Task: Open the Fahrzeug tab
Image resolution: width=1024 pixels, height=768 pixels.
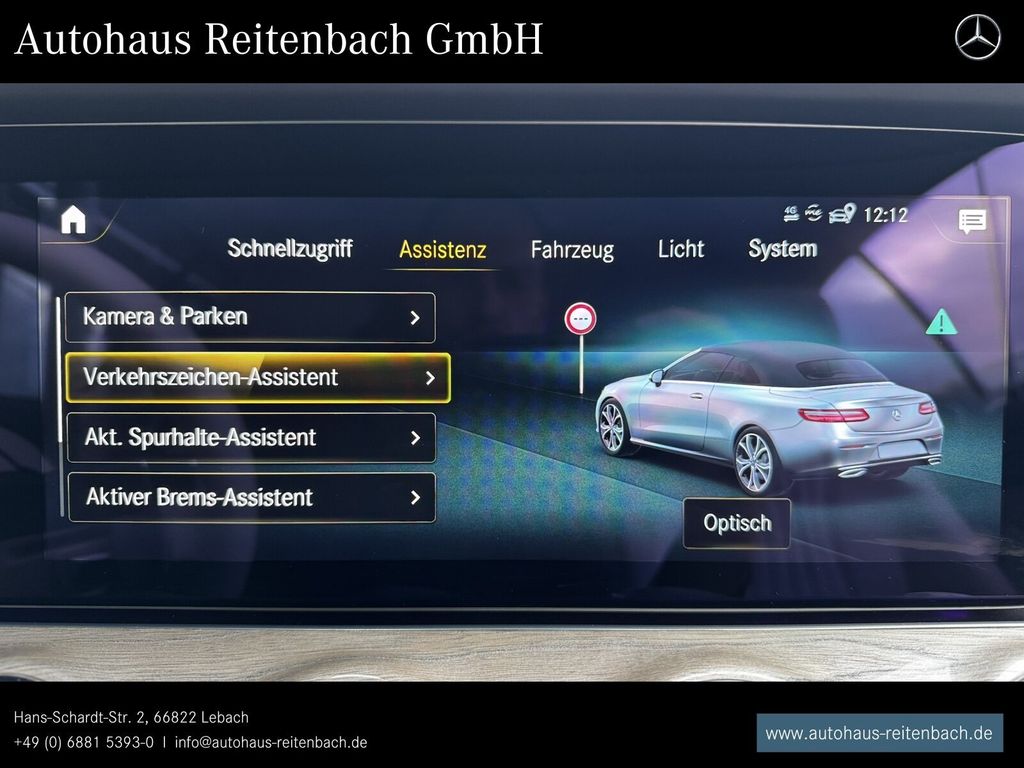Action: coord(572,250)
